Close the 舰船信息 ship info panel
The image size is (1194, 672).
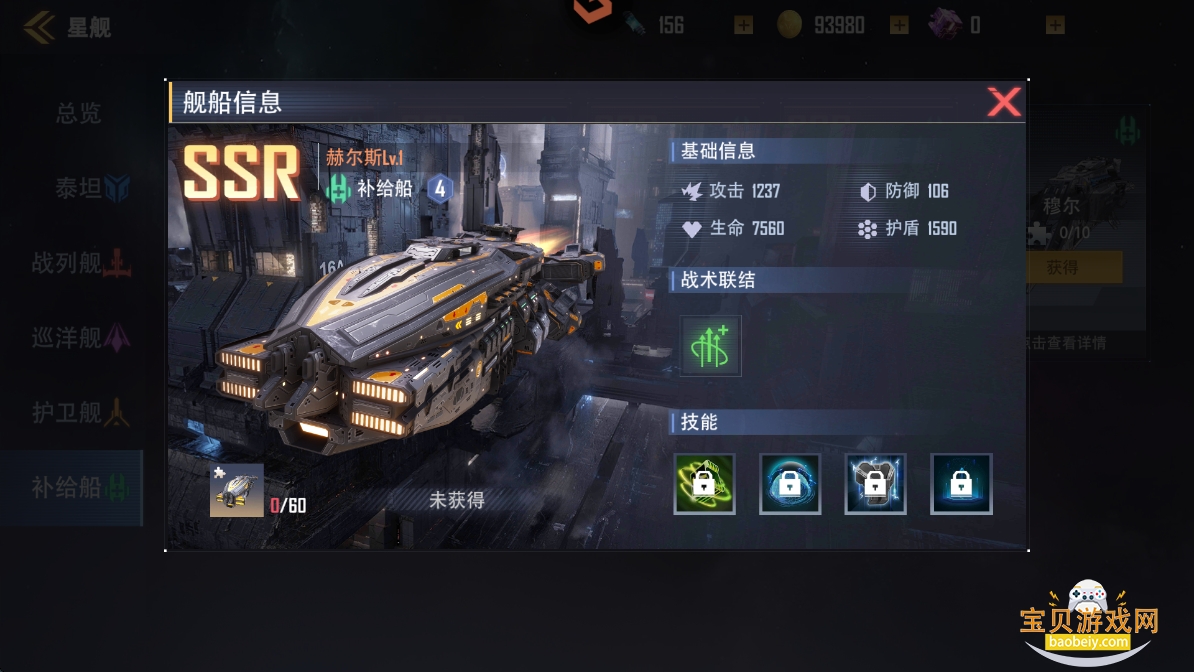(1003, 102)
